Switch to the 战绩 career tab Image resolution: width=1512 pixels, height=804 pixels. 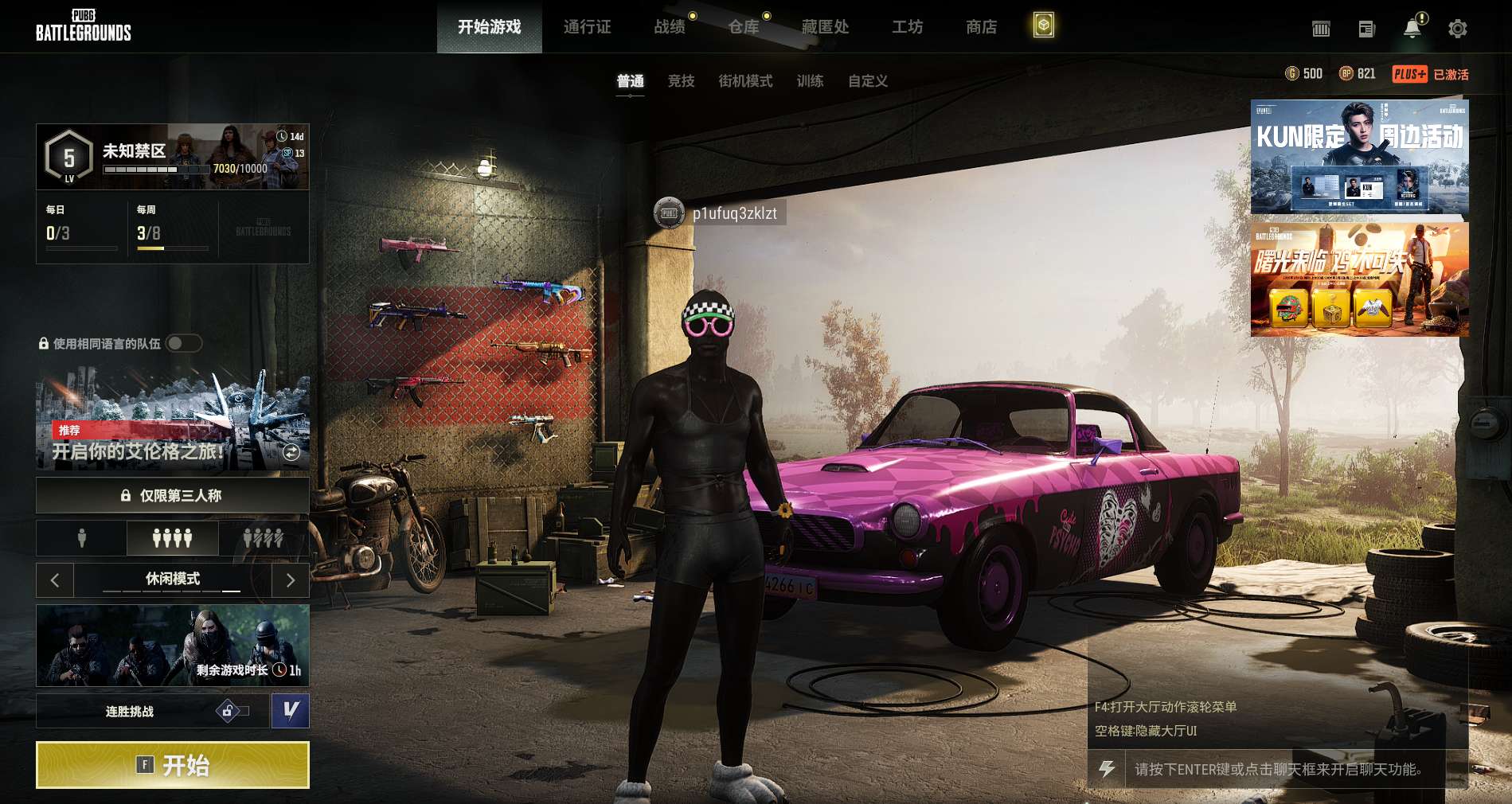coord(670,27)
